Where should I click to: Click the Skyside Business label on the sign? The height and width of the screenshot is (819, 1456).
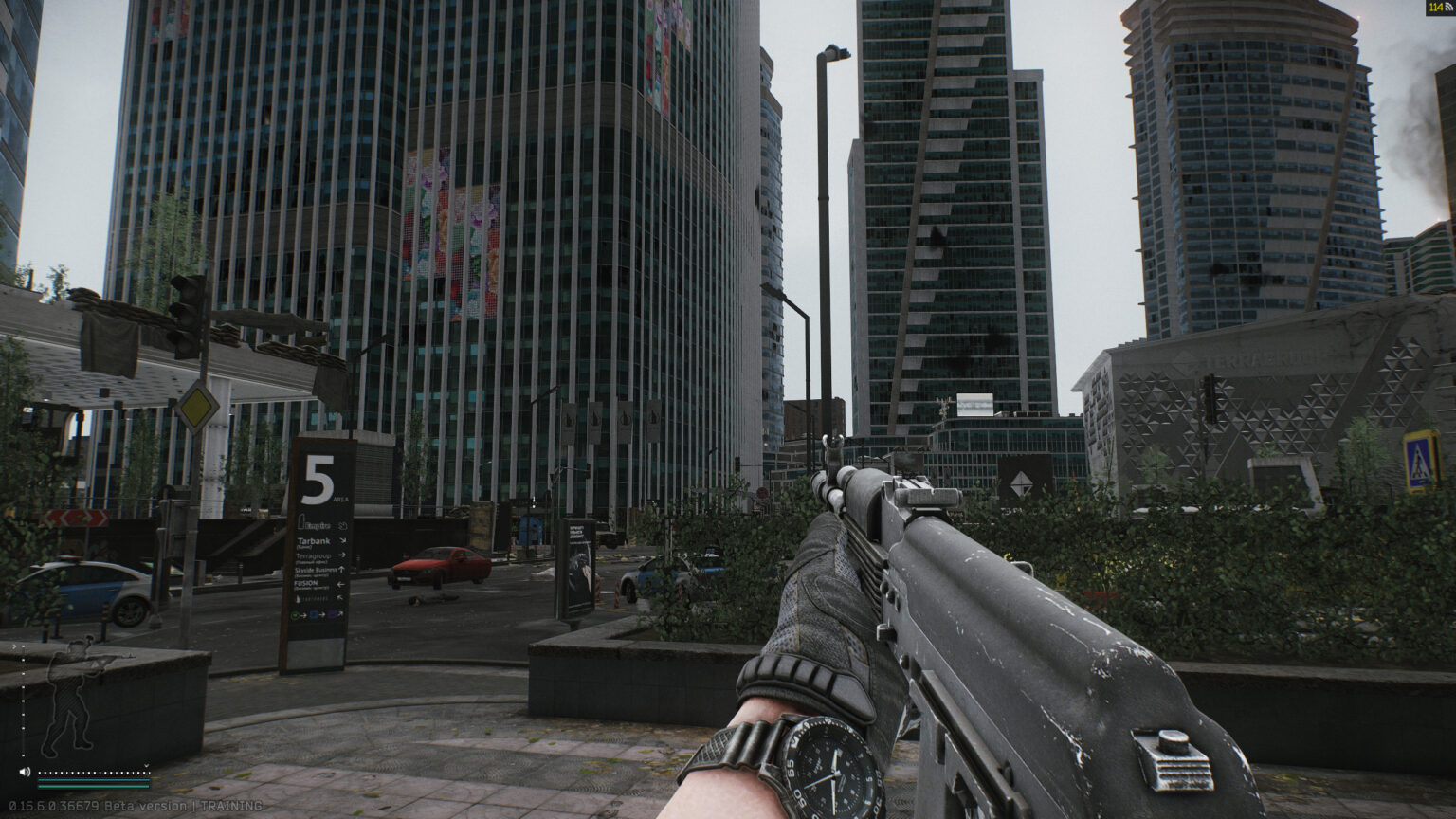[x=314, y=569]
